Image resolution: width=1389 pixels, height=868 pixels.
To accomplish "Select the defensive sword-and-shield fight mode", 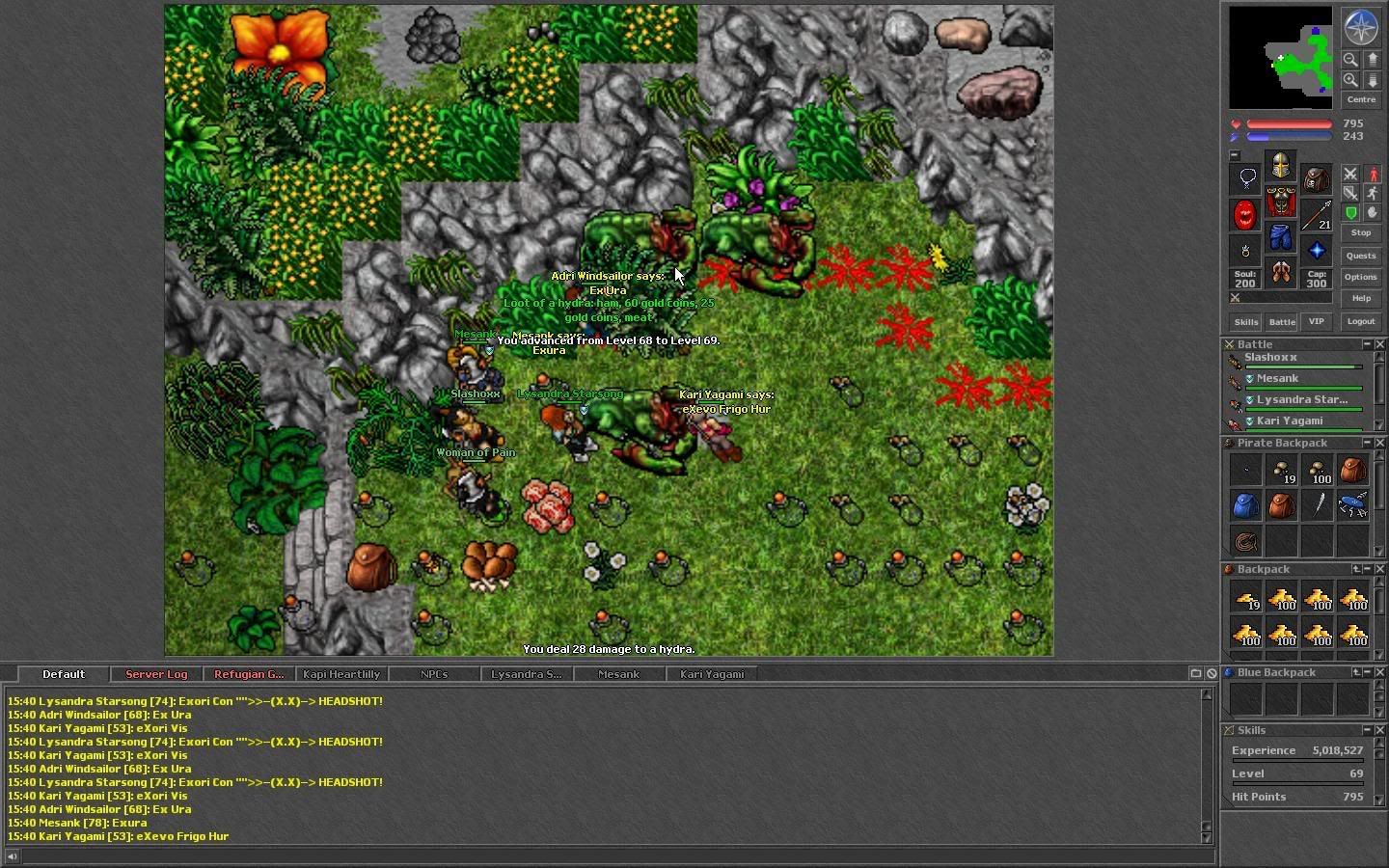I will tap(1350, 193).
